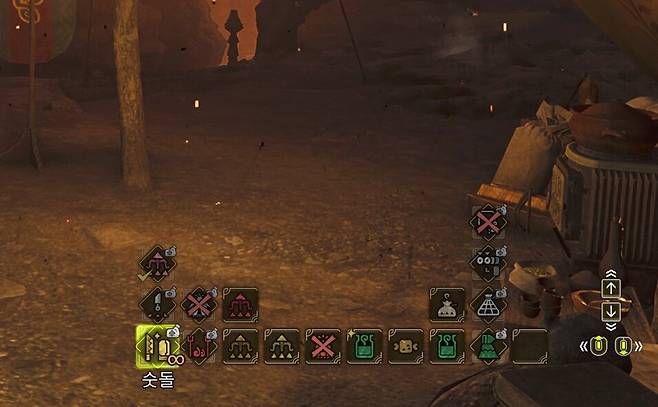This screenshot has width=658, height=407.
Task: Choose the green hooded figure item
Action: (488, 347)
